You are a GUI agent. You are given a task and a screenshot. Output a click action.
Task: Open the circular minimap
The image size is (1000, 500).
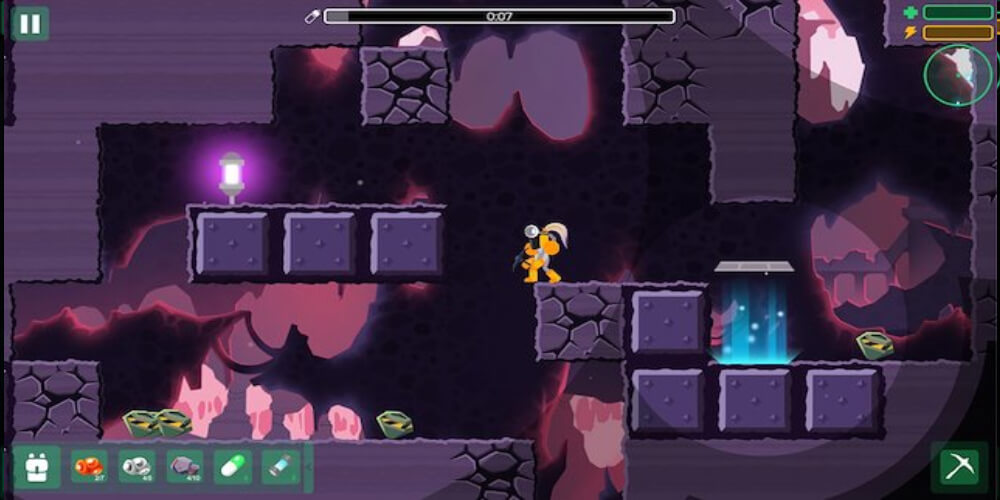pyautogui.click(x=957, y=75)
